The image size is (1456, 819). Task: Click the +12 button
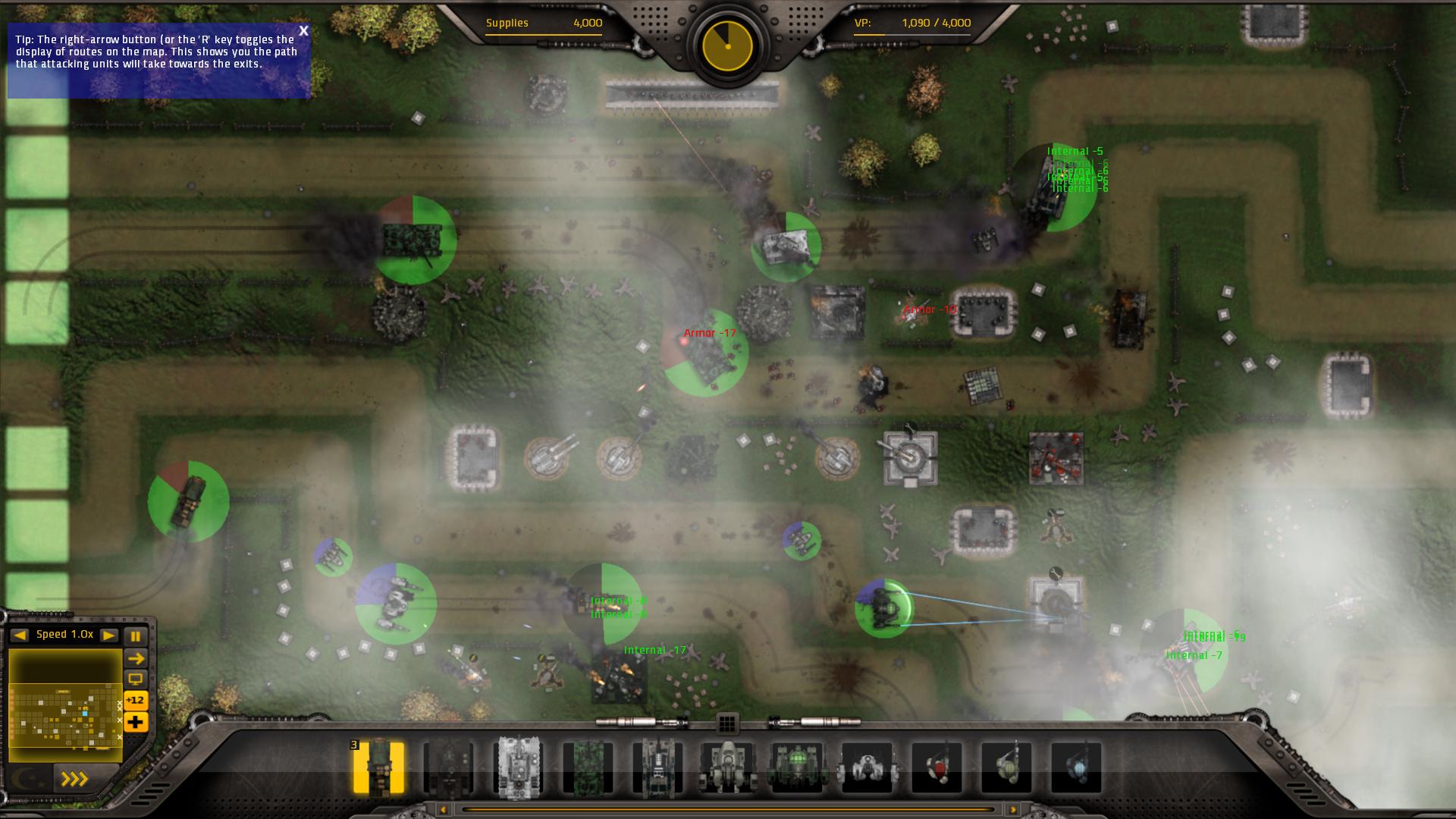coord(136,700)
